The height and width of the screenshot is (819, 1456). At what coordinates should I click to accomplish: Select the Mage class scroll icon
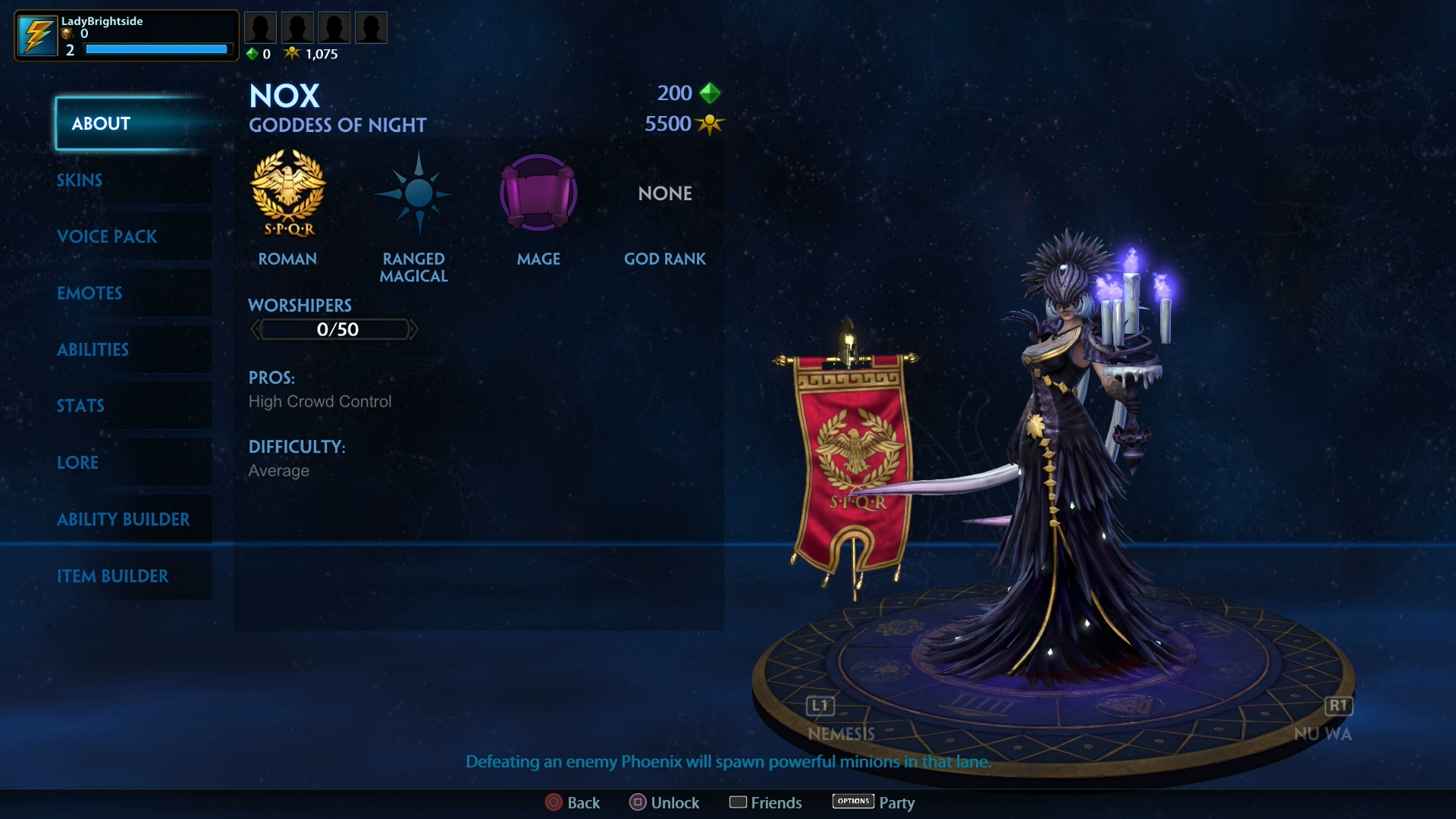(x=538, y=193)
